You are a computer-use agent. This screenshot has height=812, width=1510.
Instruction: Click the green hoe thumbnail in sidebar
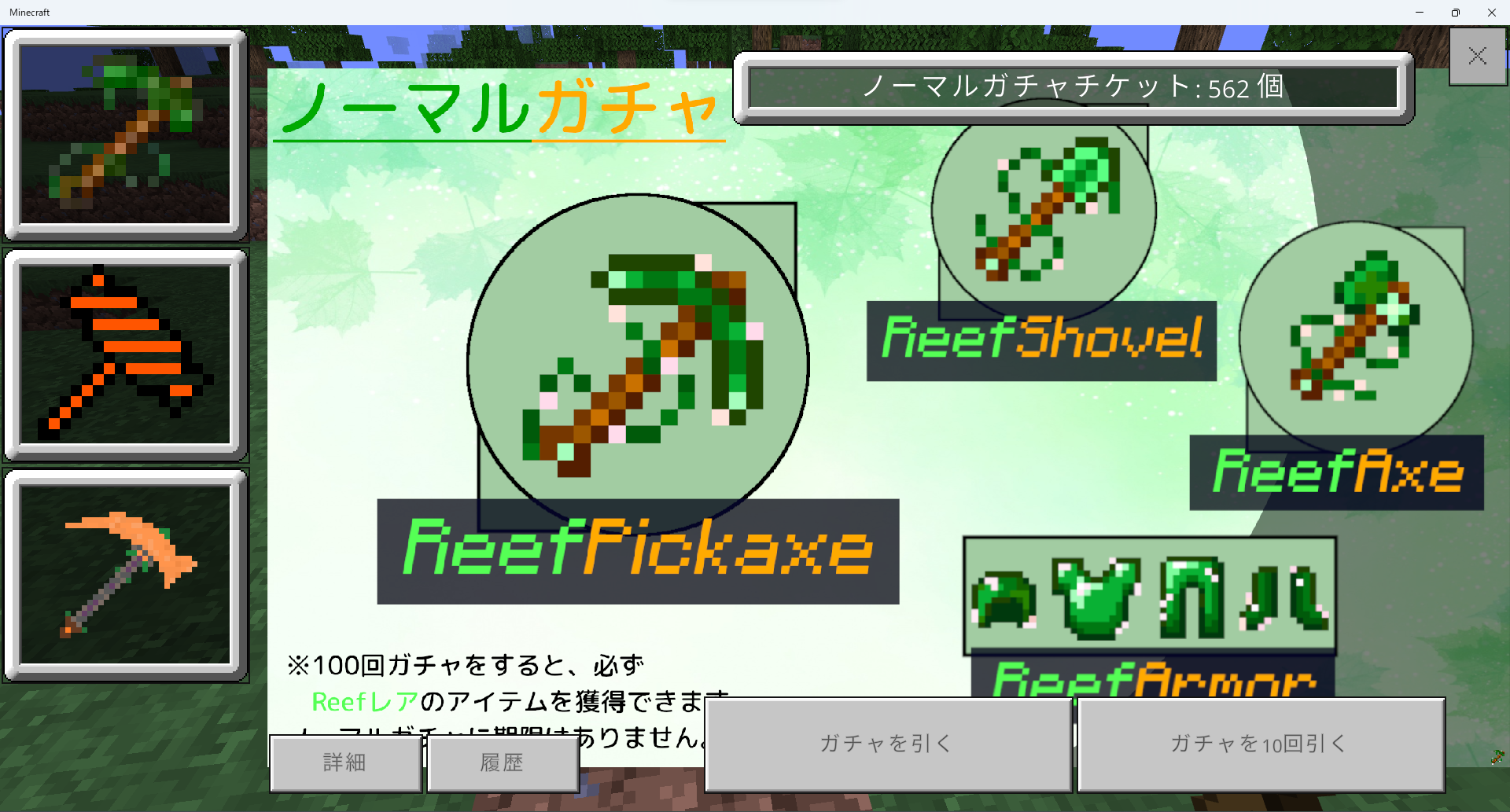(x=126, y=132)
